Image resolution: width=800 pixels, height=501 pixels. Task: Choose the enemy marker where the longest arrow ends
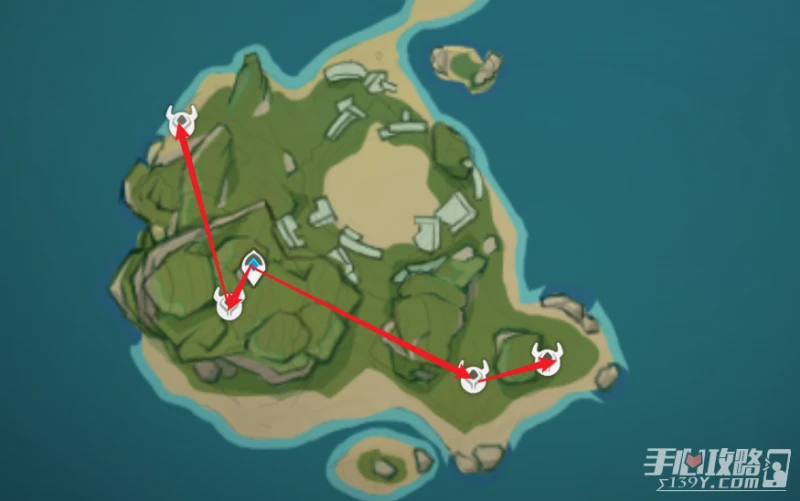click(472, 374)
